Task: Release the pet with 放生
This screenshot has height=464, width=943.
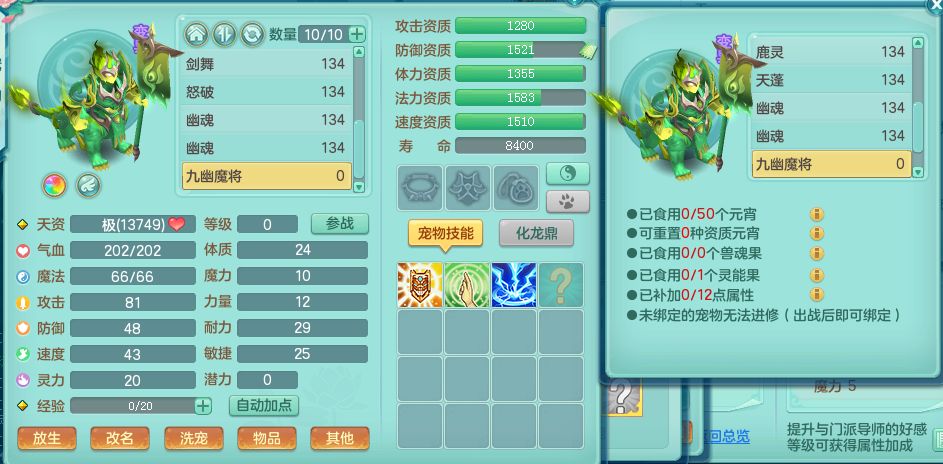Action: pos(47,438)
